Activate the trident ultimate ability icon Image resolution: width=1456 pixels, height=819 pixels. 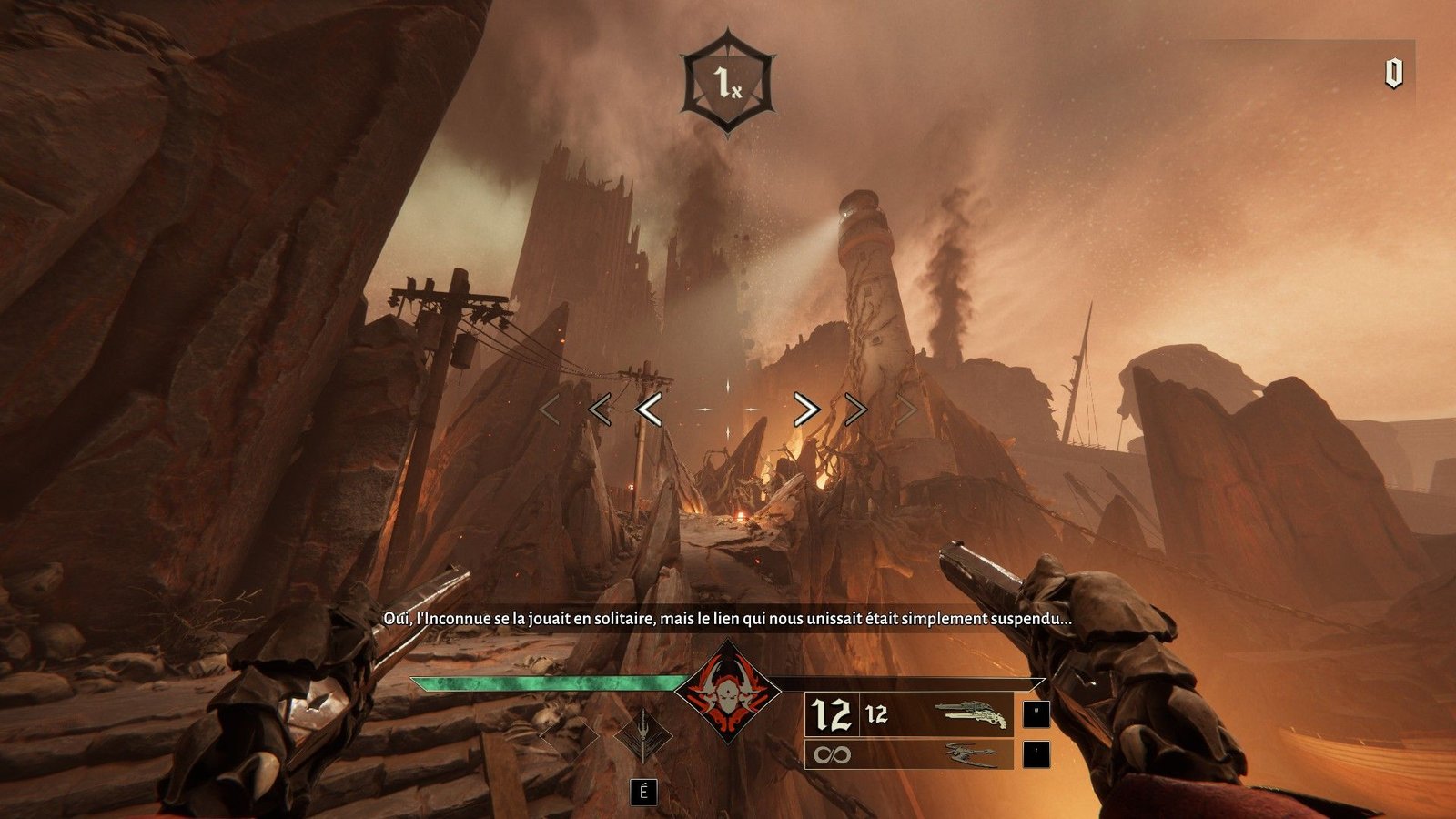(643, 733)
